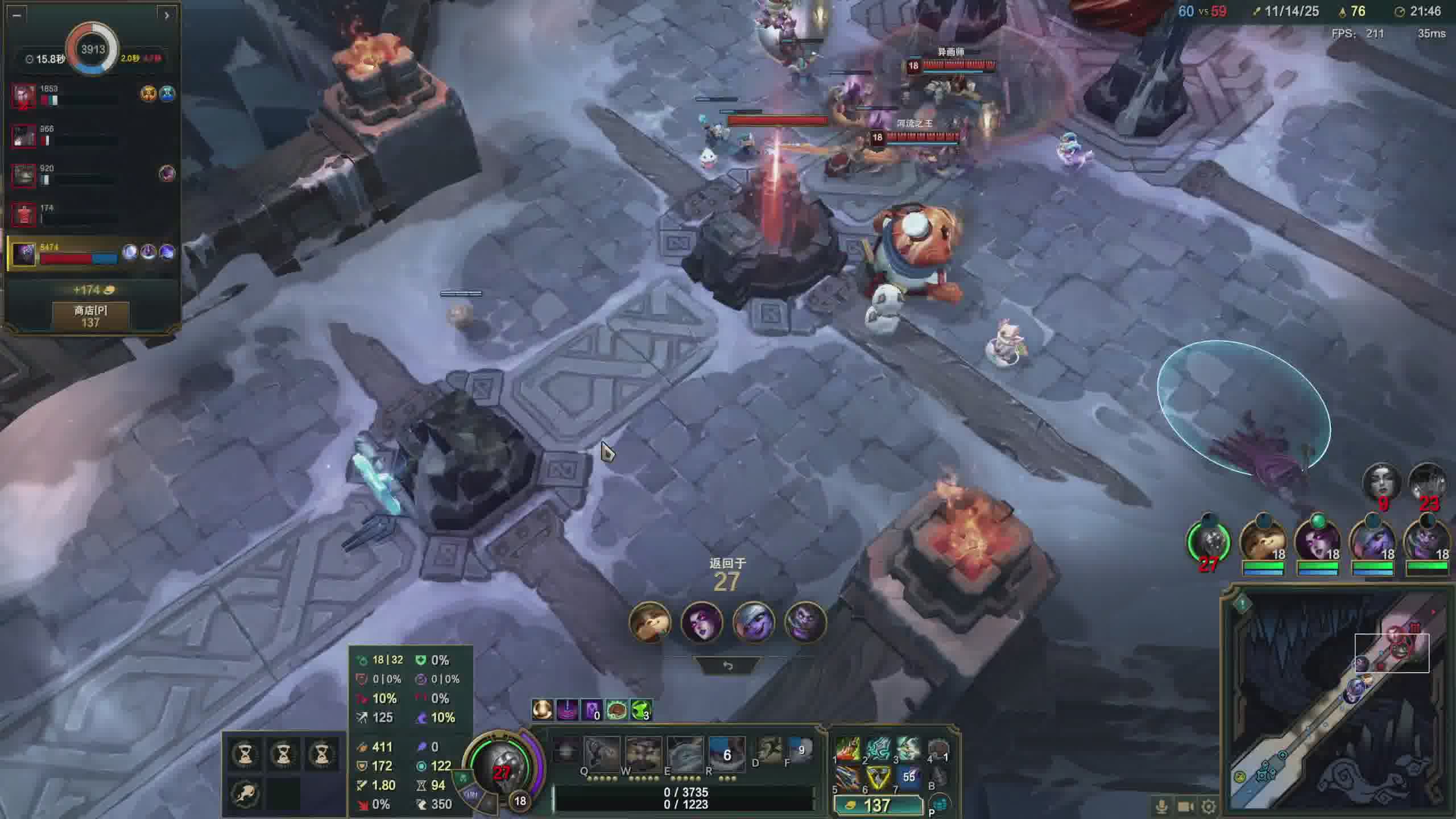Screen dimensions: 1456x819
Task: Open the gear settings beside the minimap
Action: [x=1209, y=806]
